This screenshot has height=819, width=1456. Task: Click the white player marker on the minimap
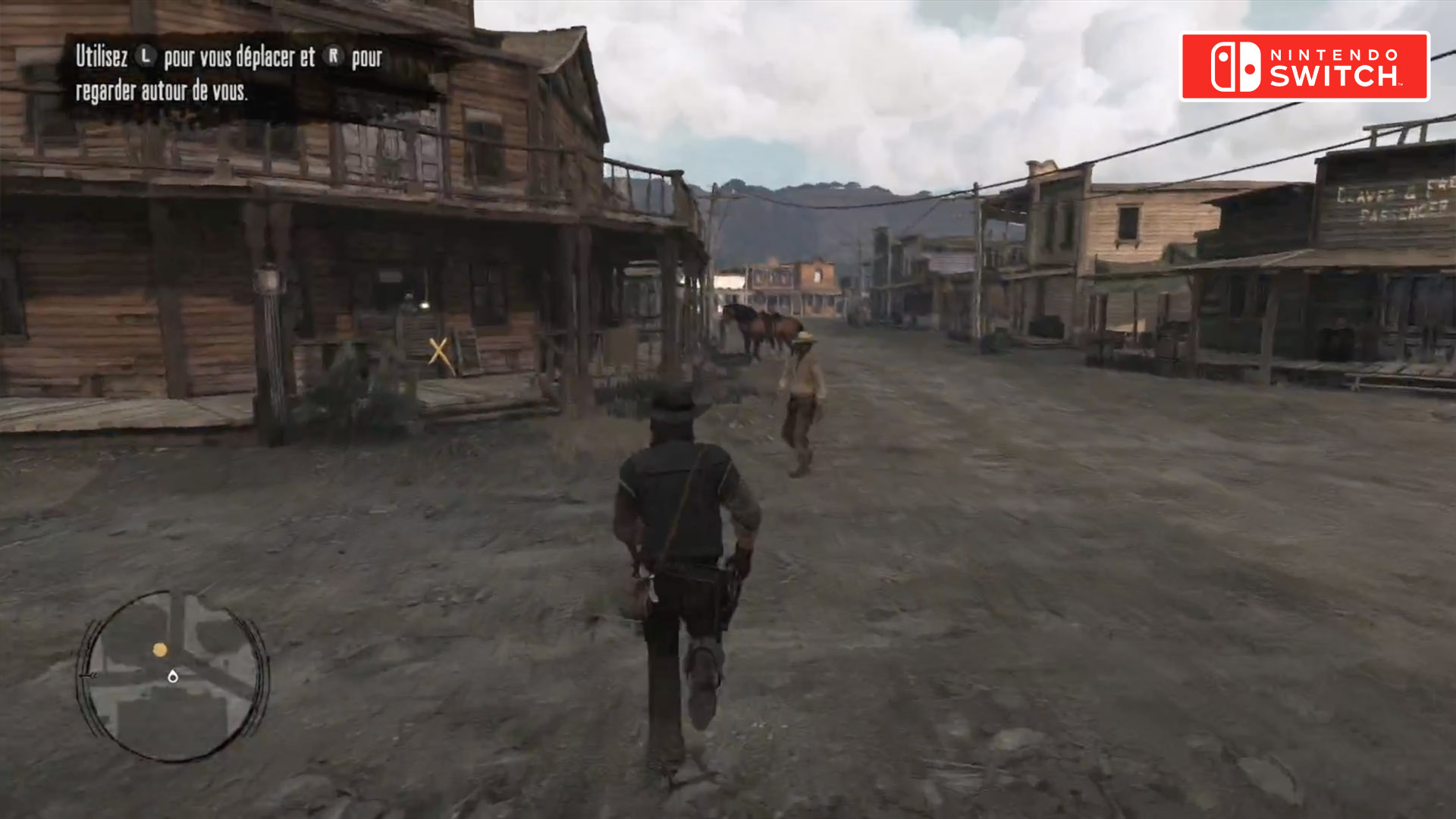point(173,676)
